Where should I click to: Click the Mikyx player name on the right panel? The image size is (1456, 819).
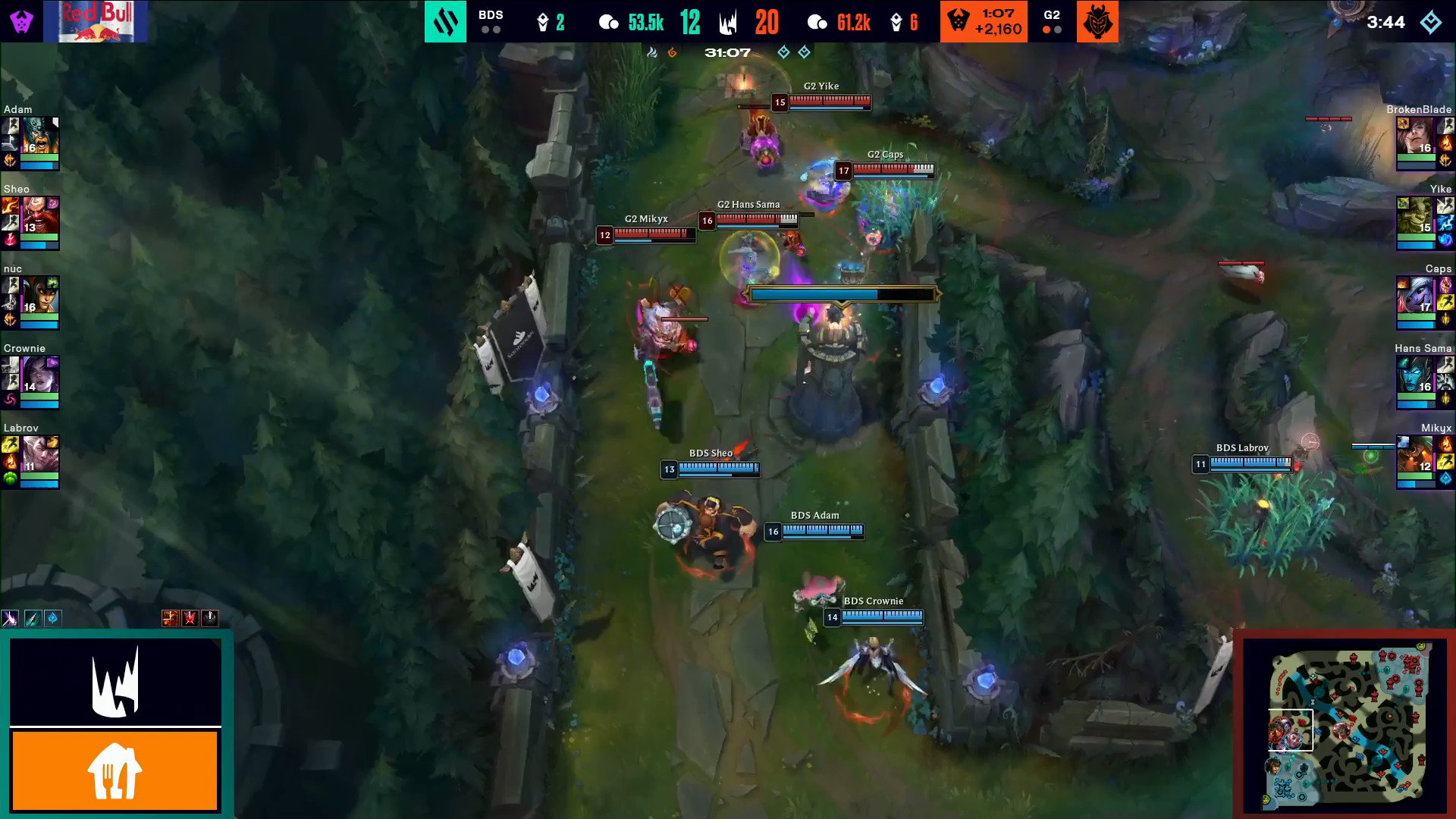1436,428
